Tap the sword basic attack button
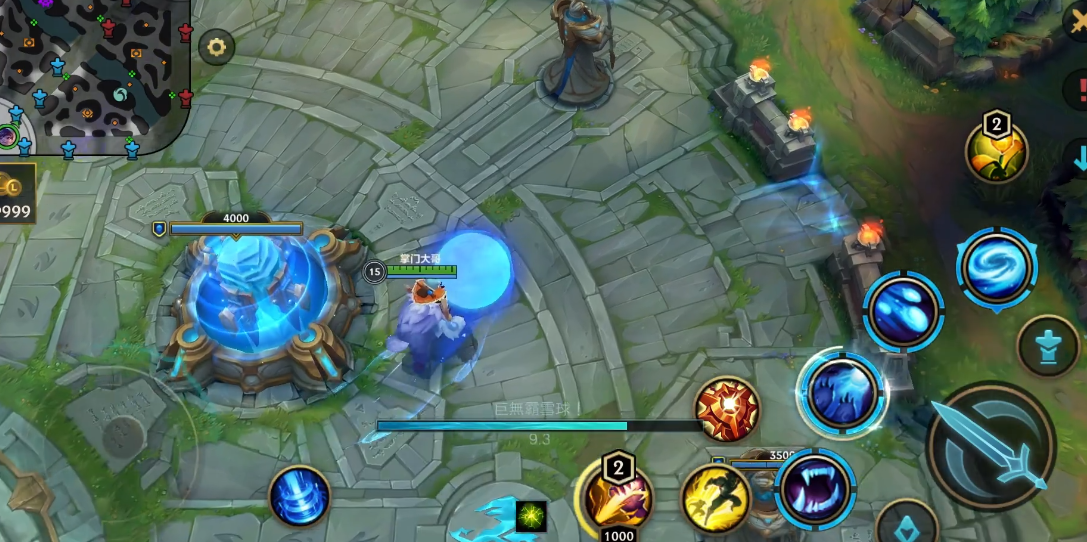 pyautogui.click(x=992, y=445)
